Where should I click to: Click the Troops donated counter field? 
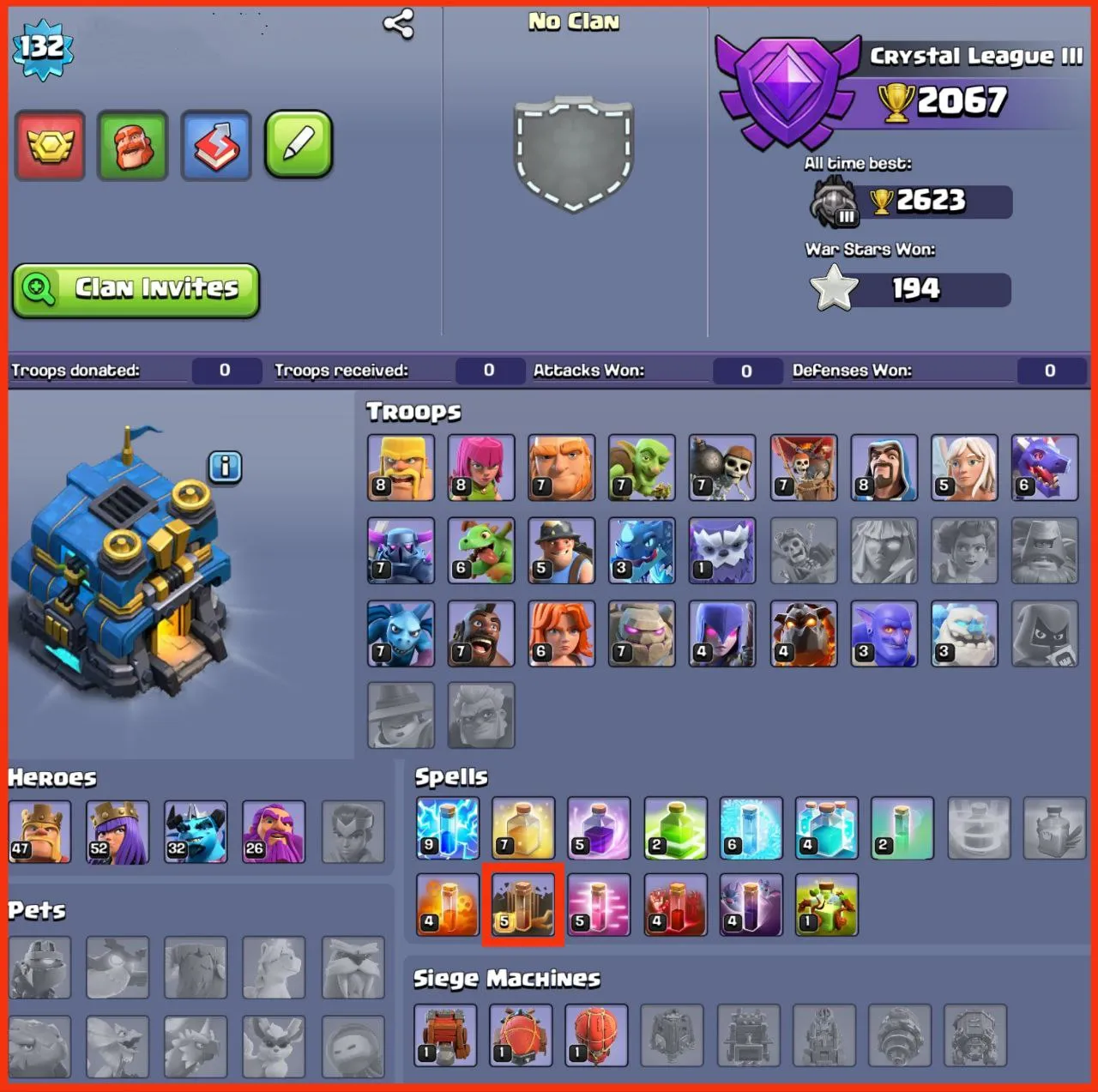pos(226,371)
